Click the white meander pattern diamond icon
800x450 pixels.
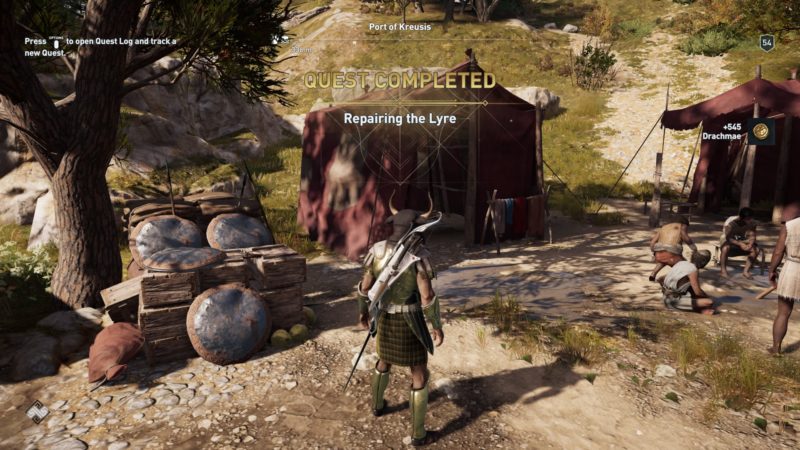coord(37,411)
